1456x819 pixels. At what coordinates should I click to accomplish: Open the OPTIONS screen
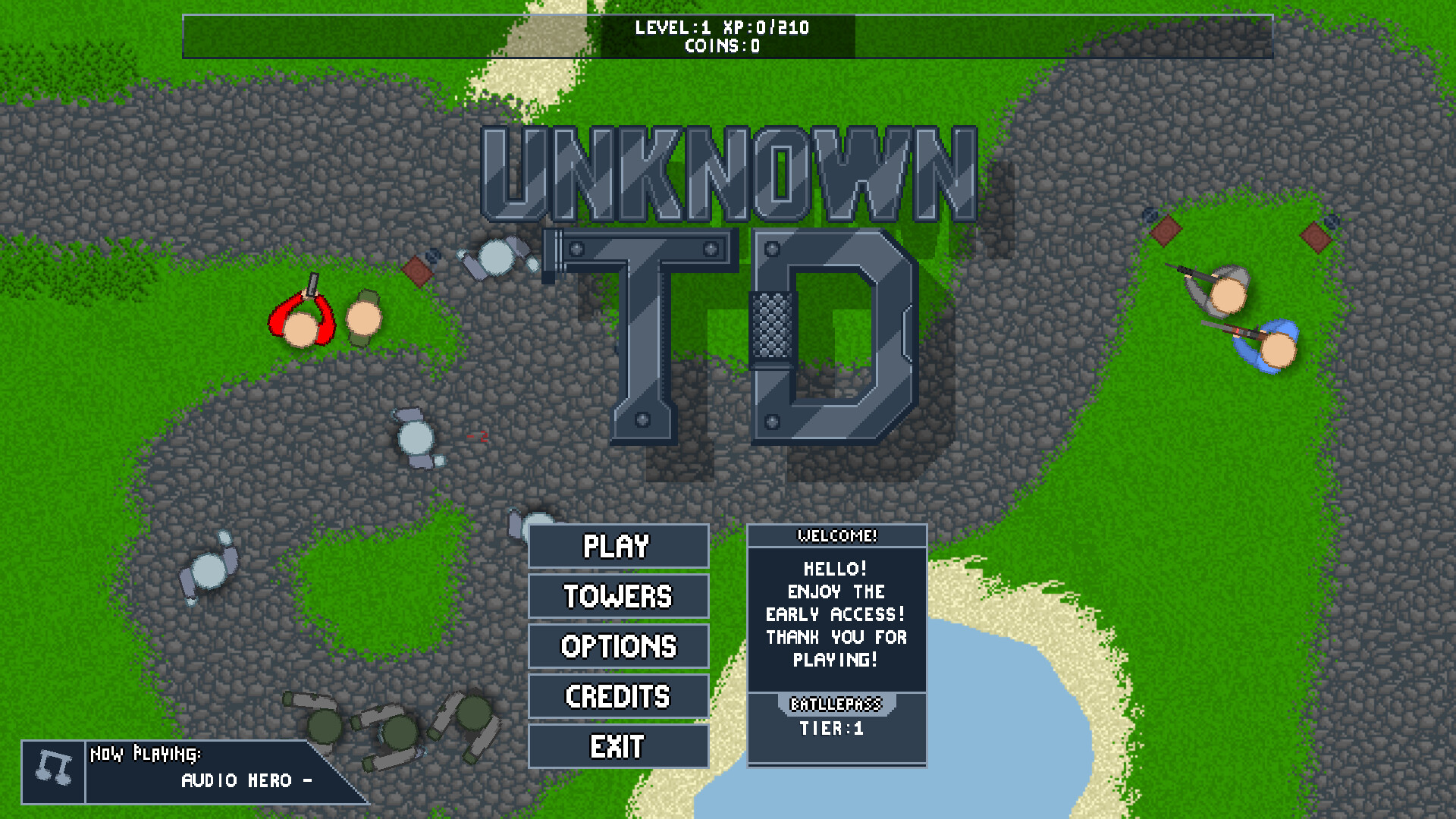[618, 646]
